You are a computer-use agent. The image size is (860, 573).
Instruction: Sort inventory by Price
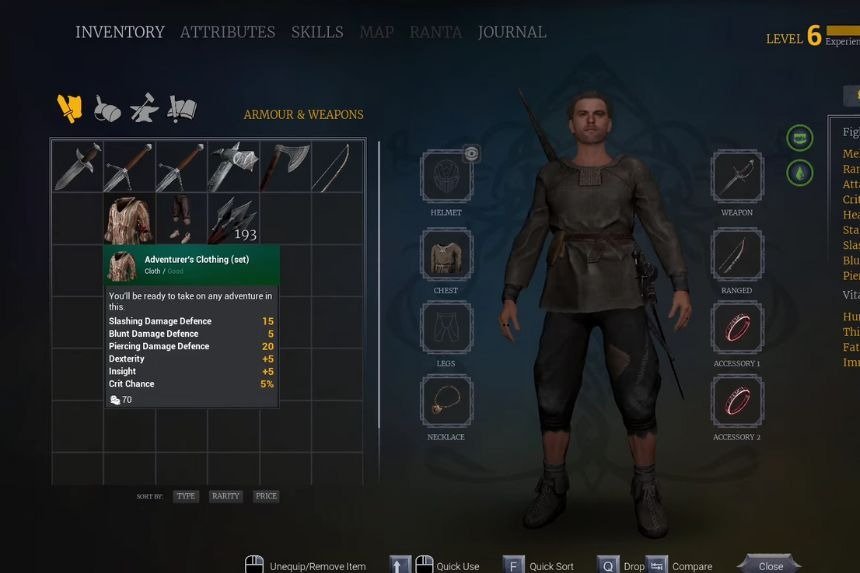click(x=266, y=496)
